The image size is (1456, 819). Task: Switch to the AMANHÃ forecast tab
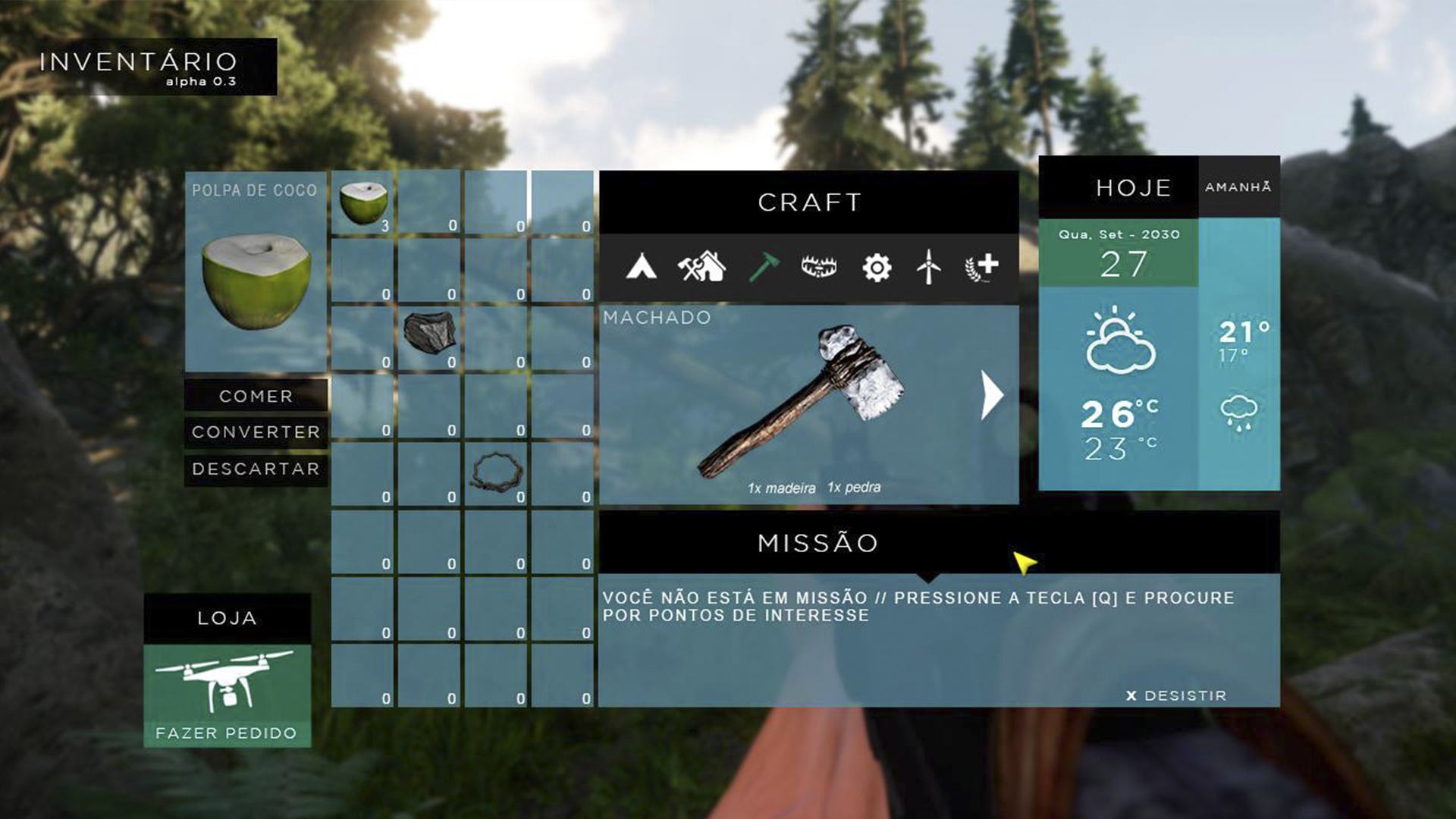coord(1238,187)
